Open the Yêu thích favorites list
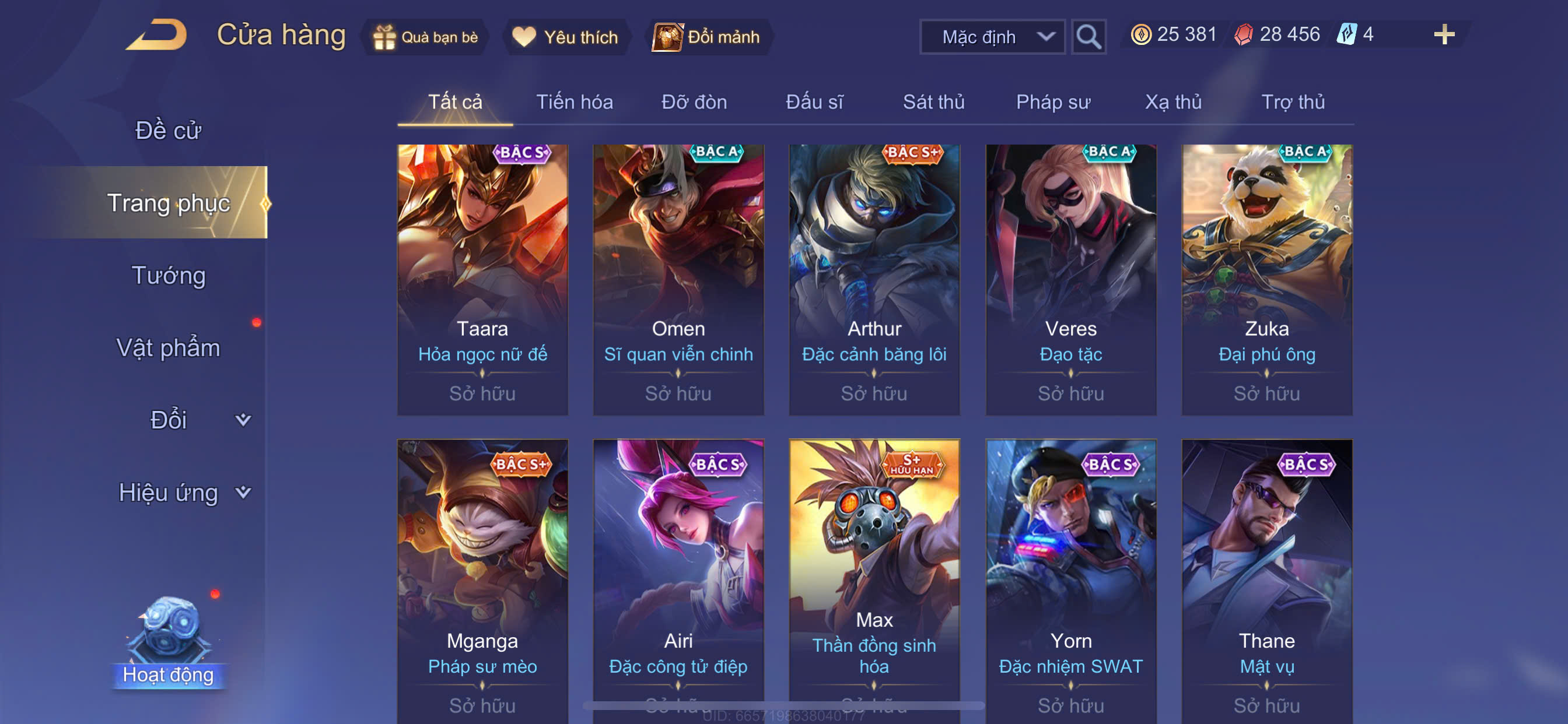The height and width of the screenshot is (724, 1568). point(565,37)
